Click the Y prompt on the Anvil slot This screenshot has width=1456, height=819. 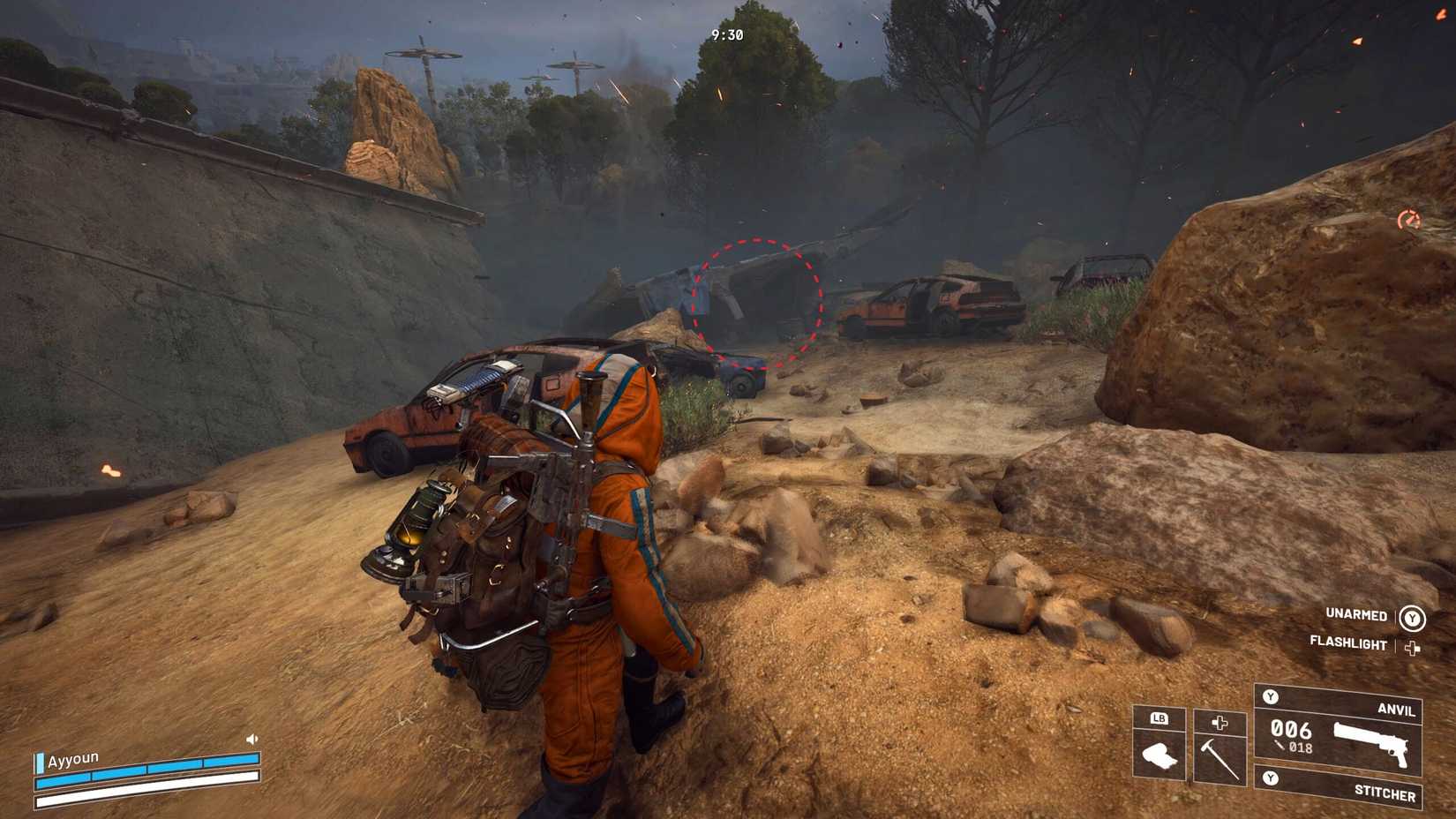click(1271, 696)
